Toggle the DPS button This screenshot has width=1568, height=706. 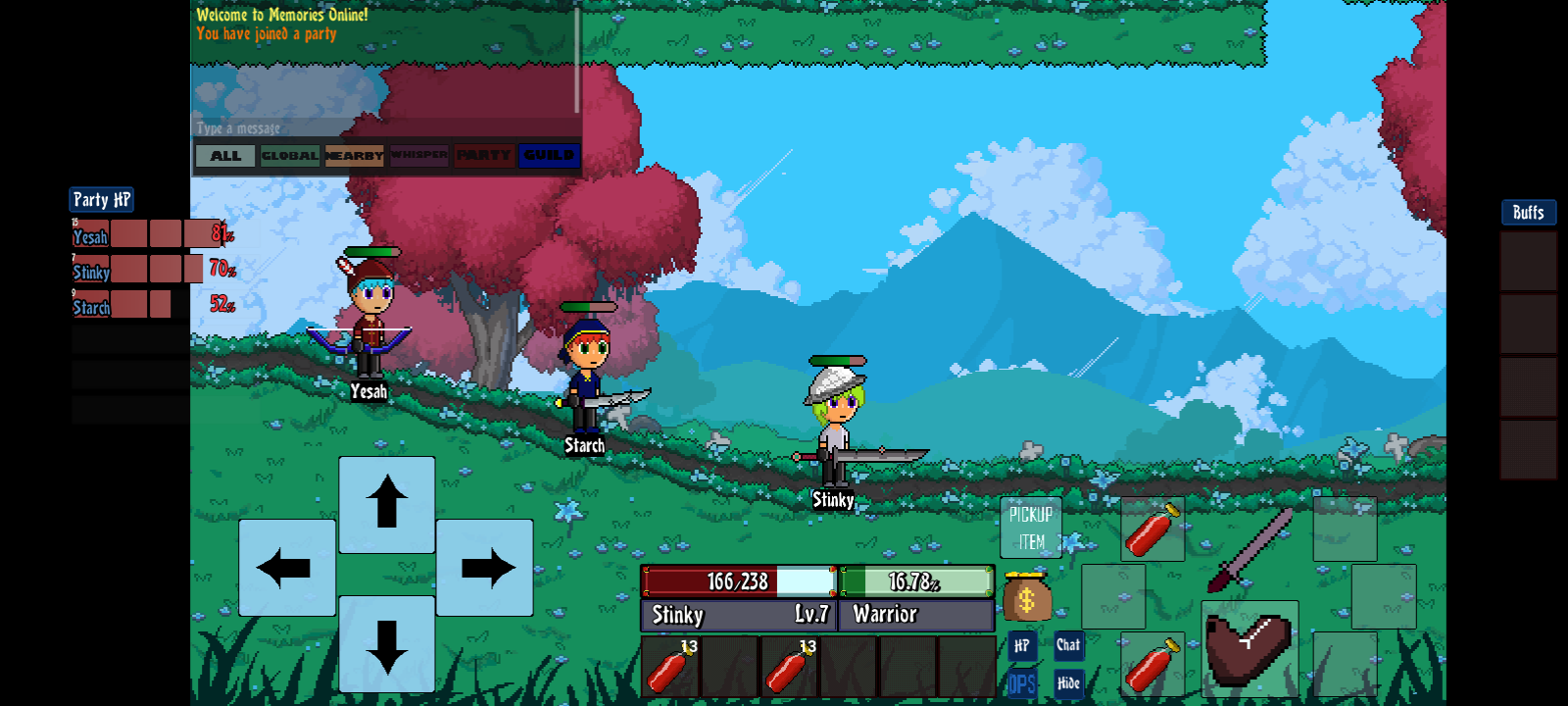click(1021, 683)
